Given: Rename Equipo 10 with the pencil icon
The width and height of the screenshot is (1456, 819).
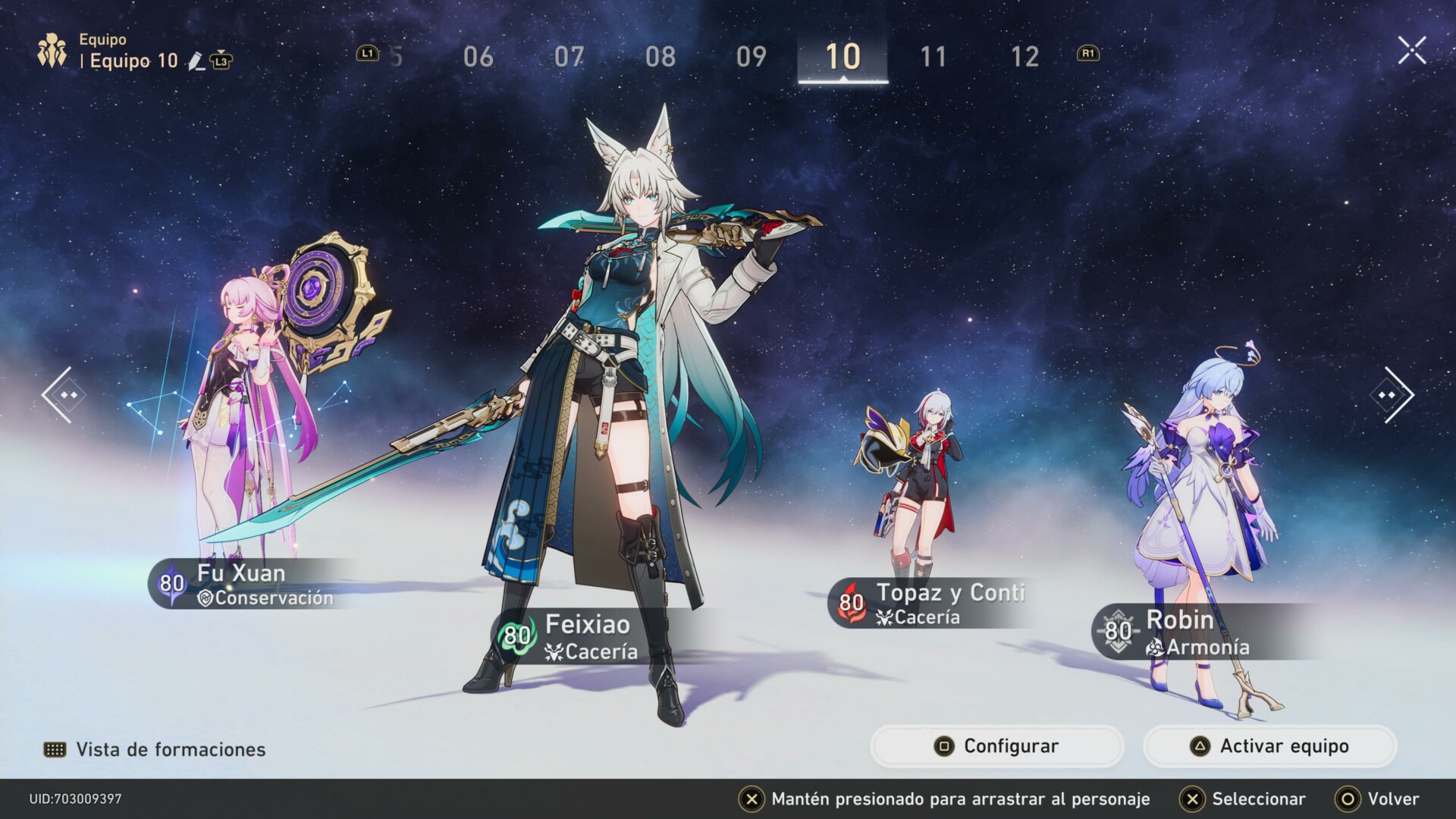Looking at the screenshot, I should click(196, 61).
